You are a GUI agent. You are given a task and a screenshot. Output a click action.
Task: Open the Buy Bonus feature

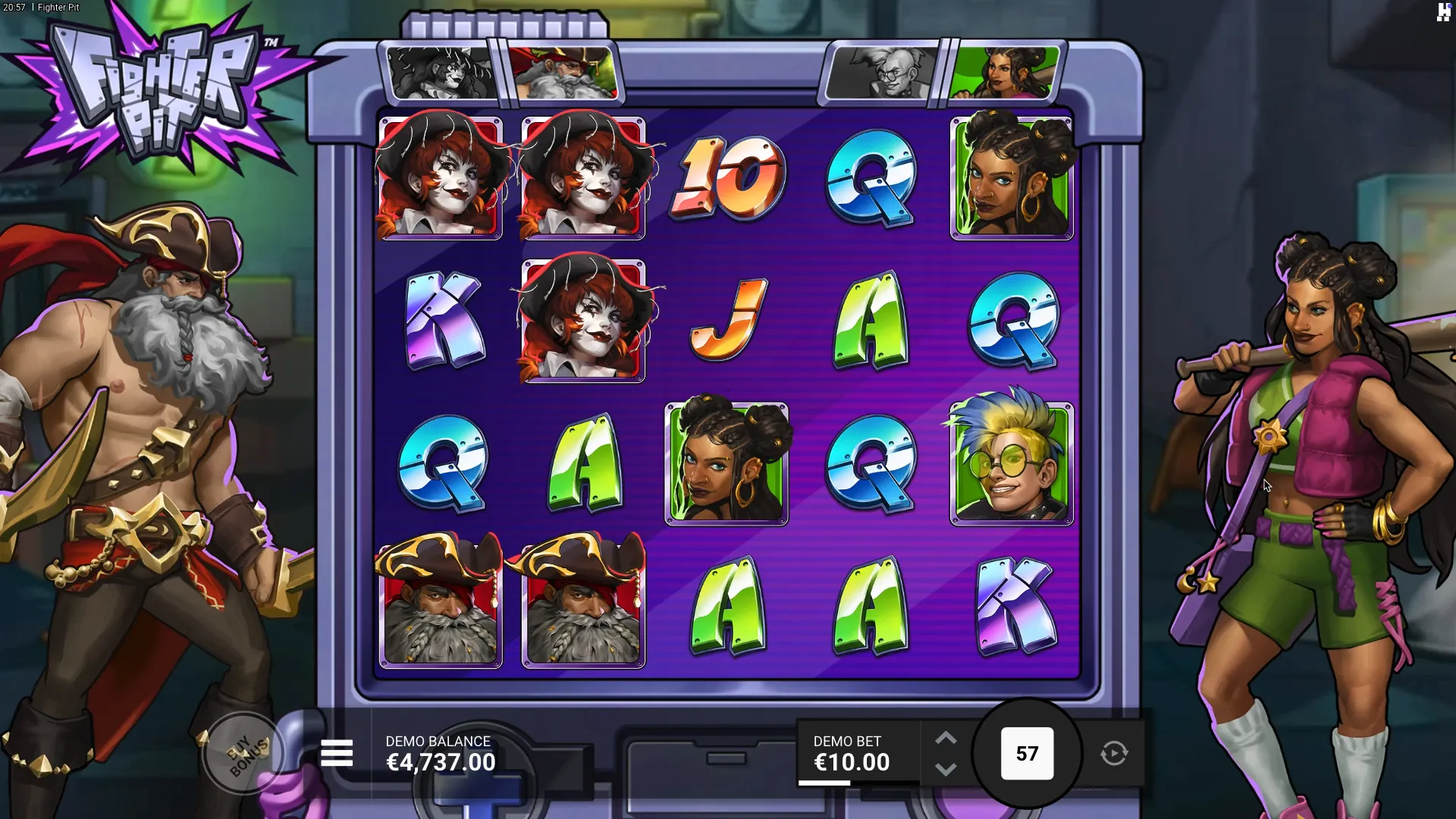pos(245,754)
